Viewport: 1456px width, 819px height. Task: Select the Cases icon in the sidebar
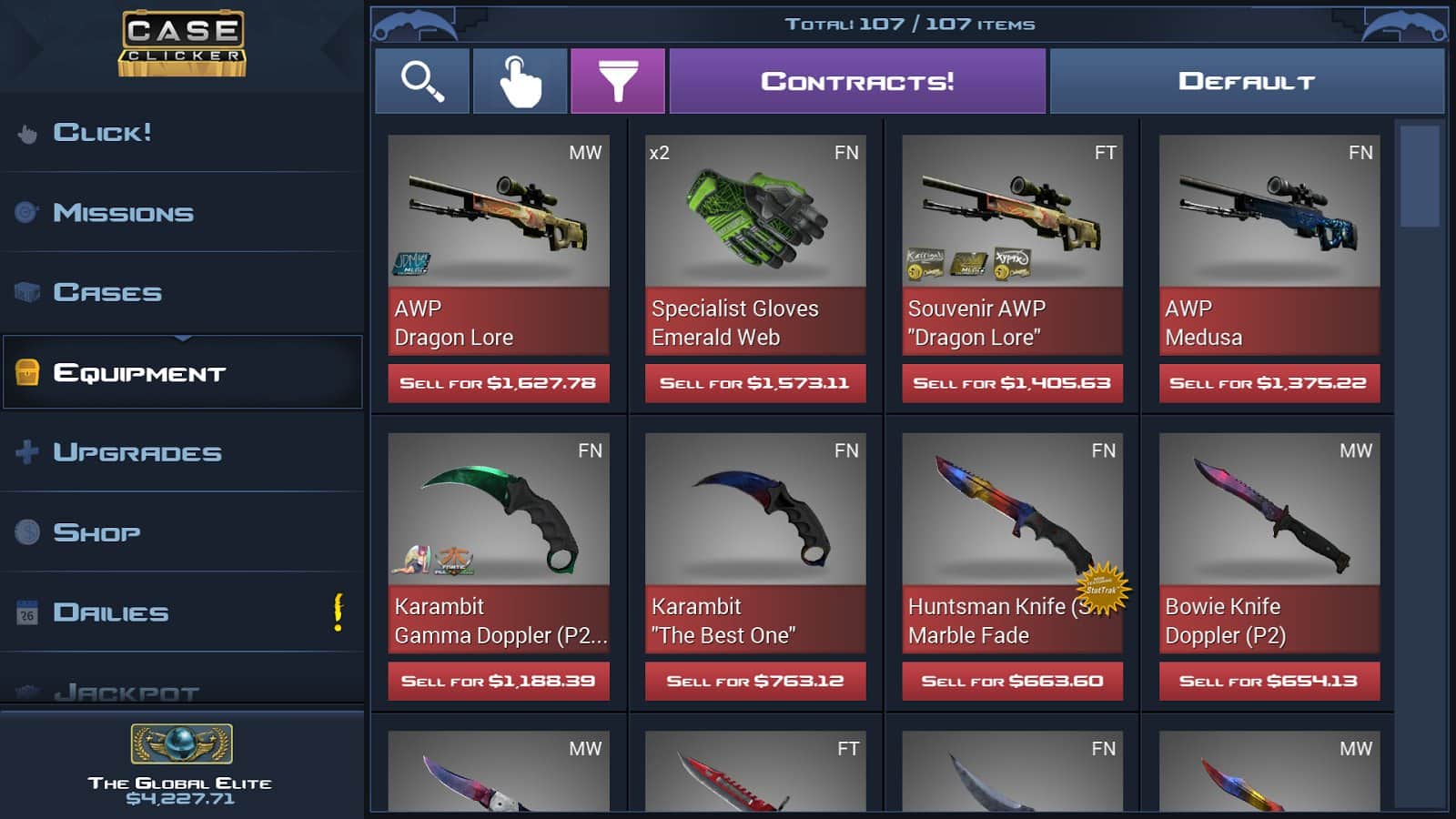[x=27, y=291]
